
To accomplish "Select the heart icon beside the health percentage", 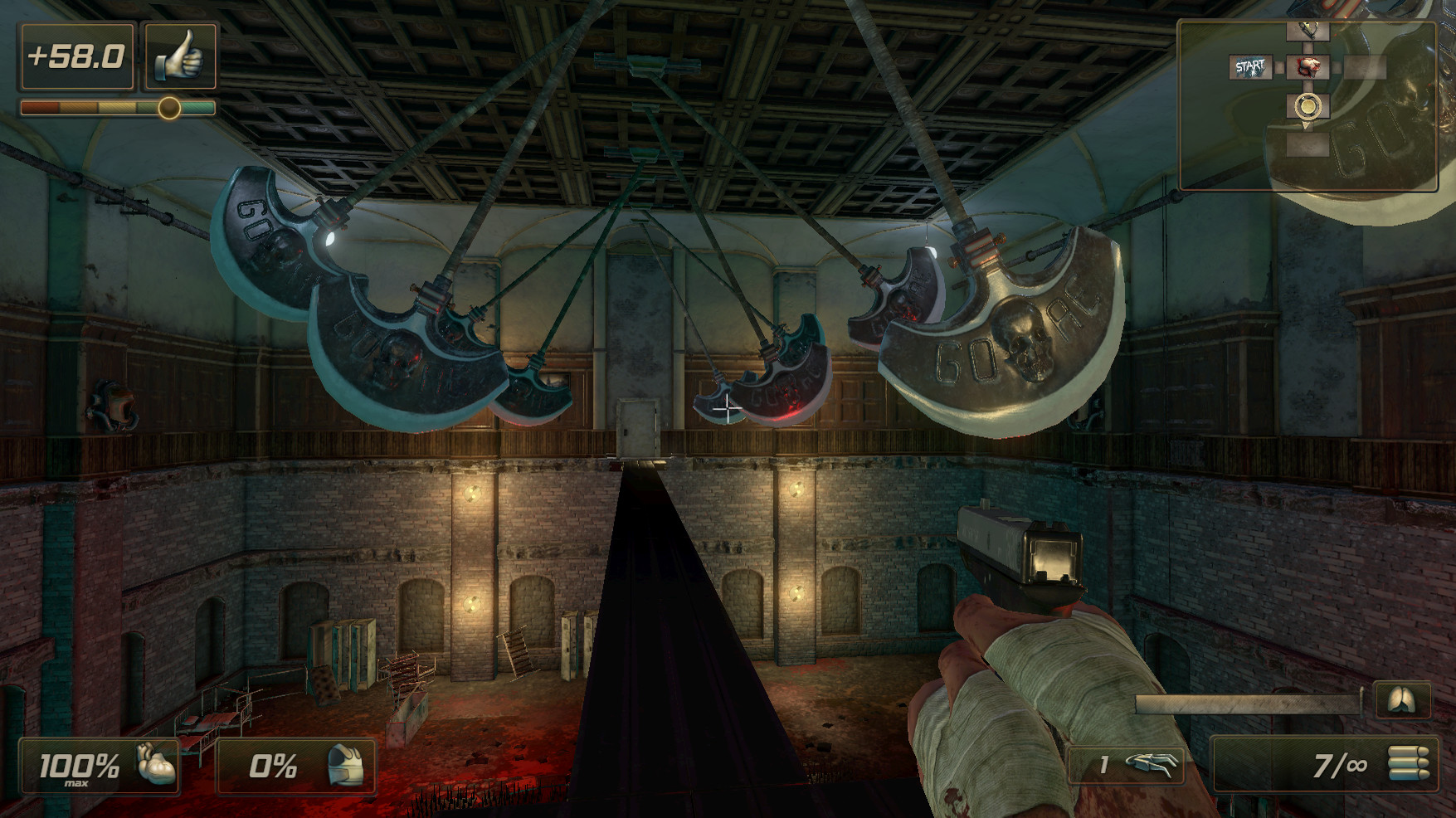I will pyautogui.click(x=156, y=766).
